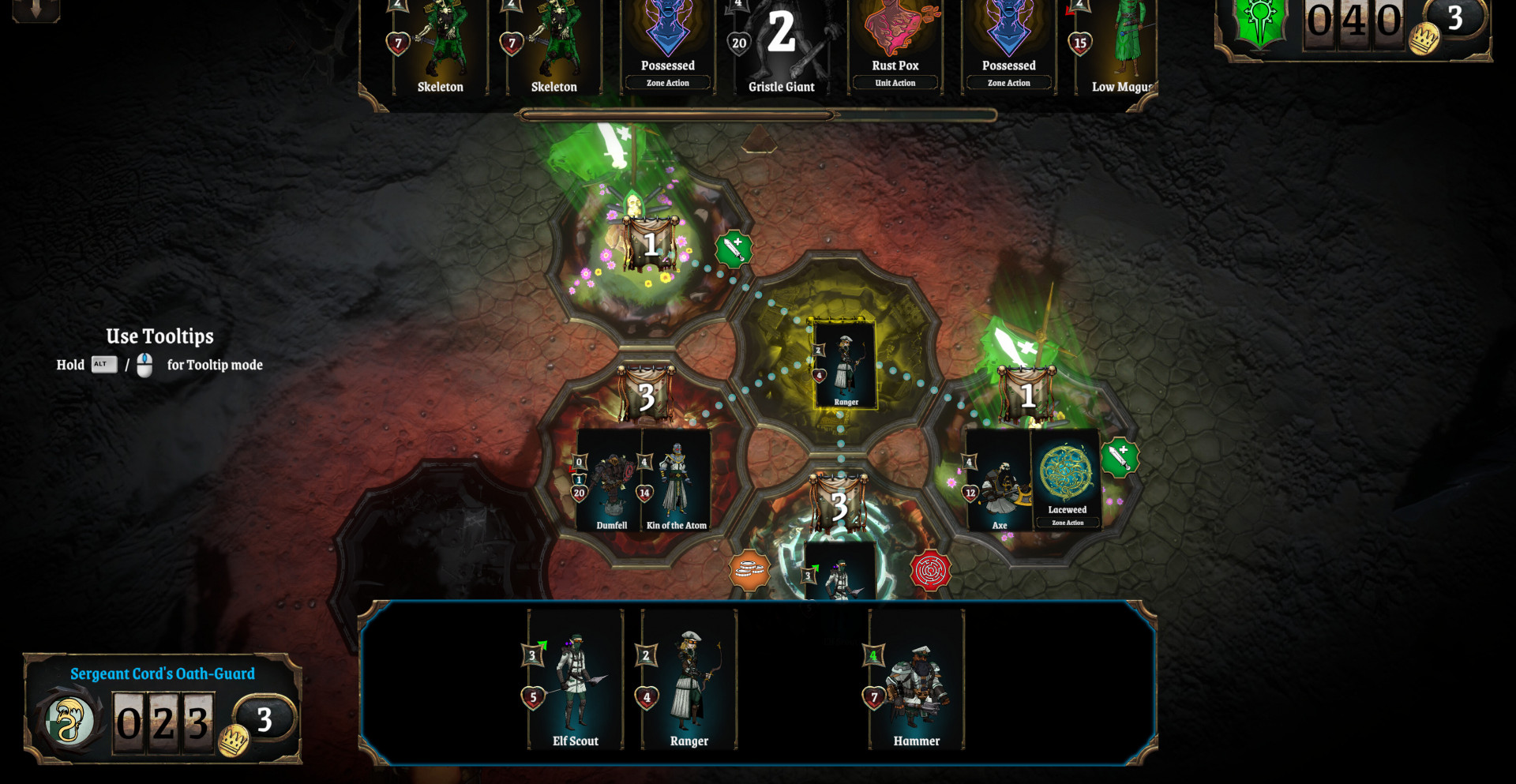Select the Gristle Giant enemy card

coord(781,47)
